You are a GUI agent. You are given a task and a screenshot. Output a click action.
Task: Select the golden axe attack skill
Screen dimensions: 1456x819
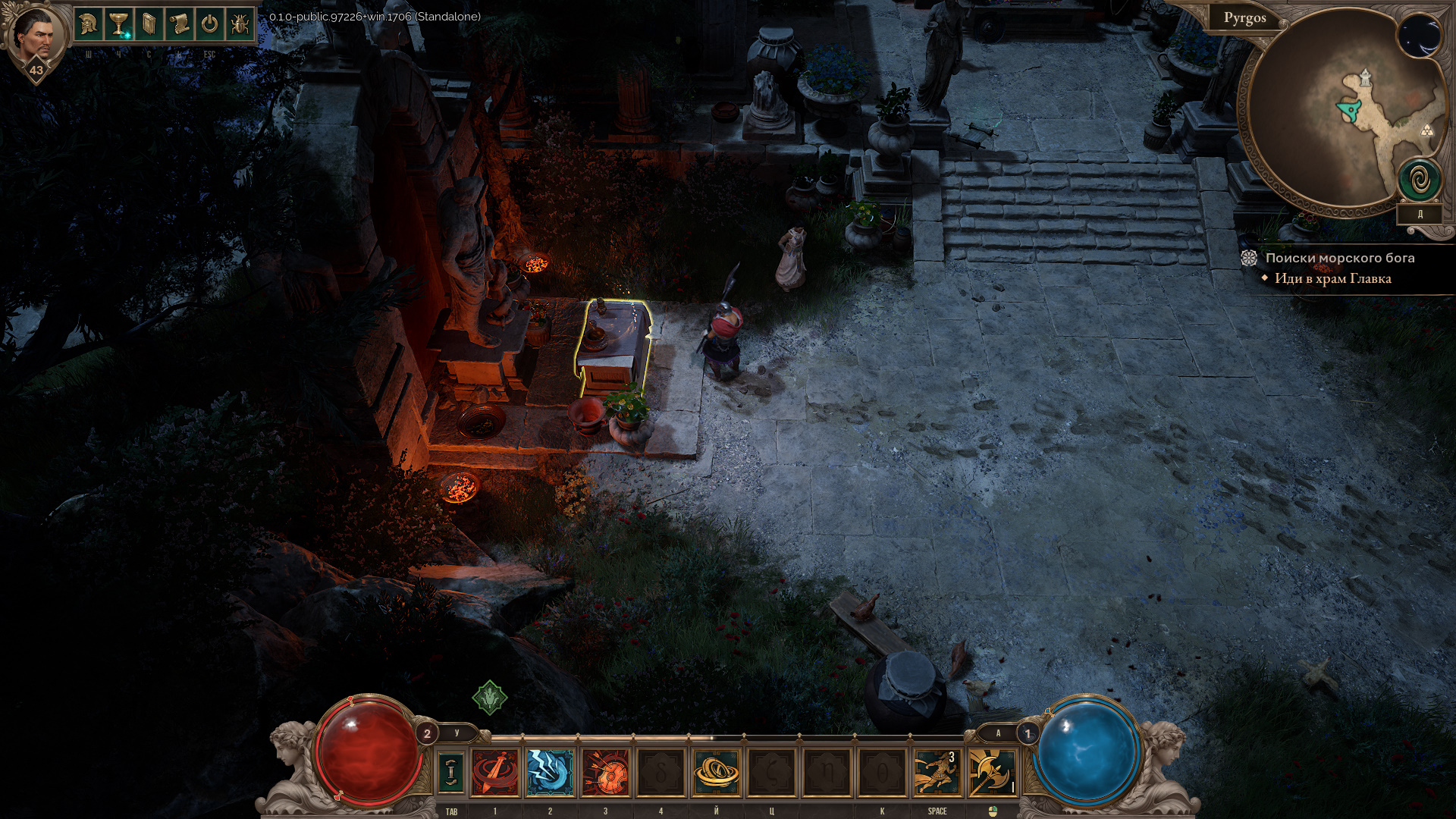pyautogui.click(x=992, y=772)
